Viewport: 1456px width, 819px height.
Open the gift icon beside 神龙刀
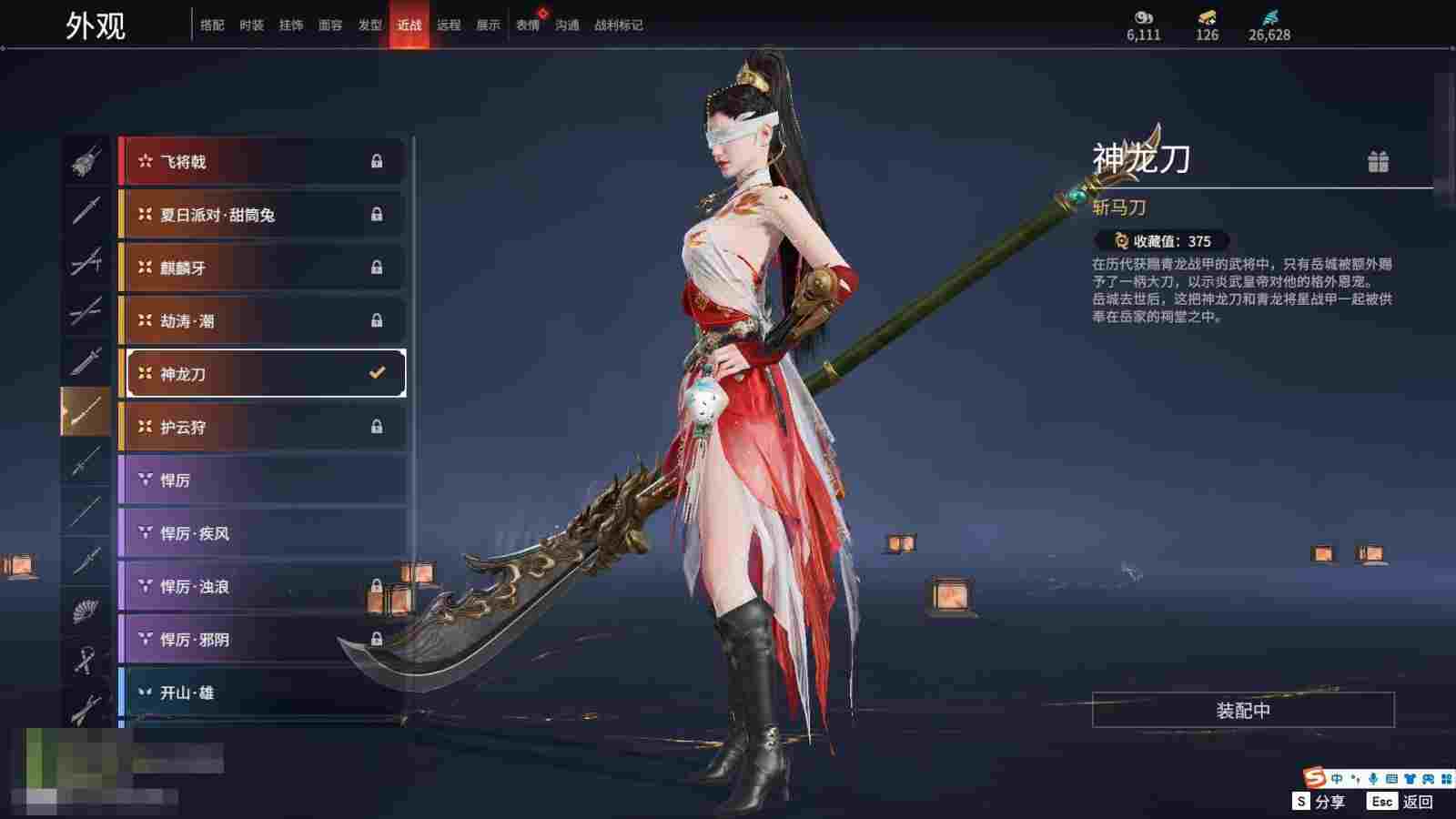[1378, 162]
